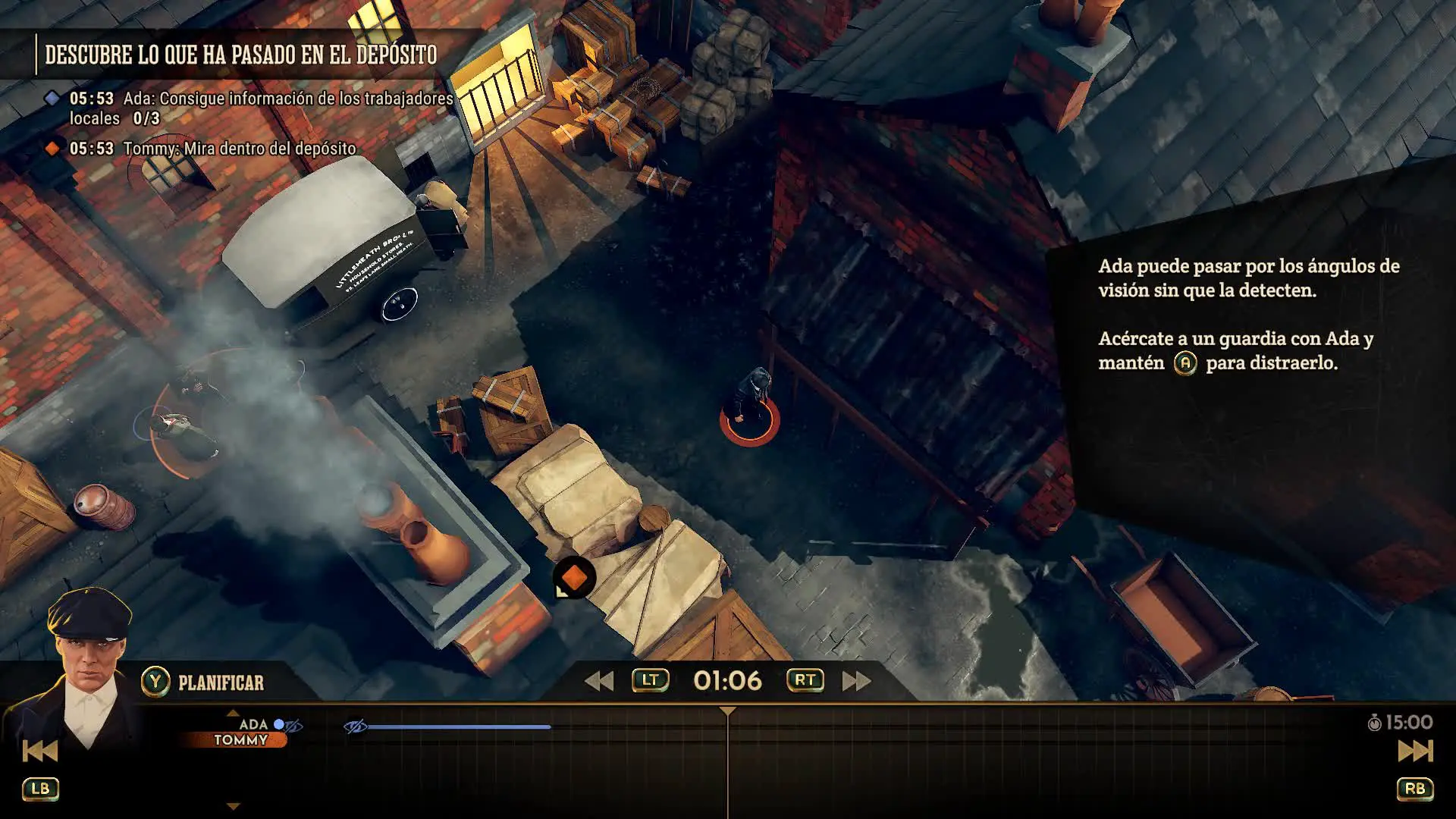Select Tommy's highlighted timeline row
Viewport: 1456px width, 819px height.
coord(240,740)
